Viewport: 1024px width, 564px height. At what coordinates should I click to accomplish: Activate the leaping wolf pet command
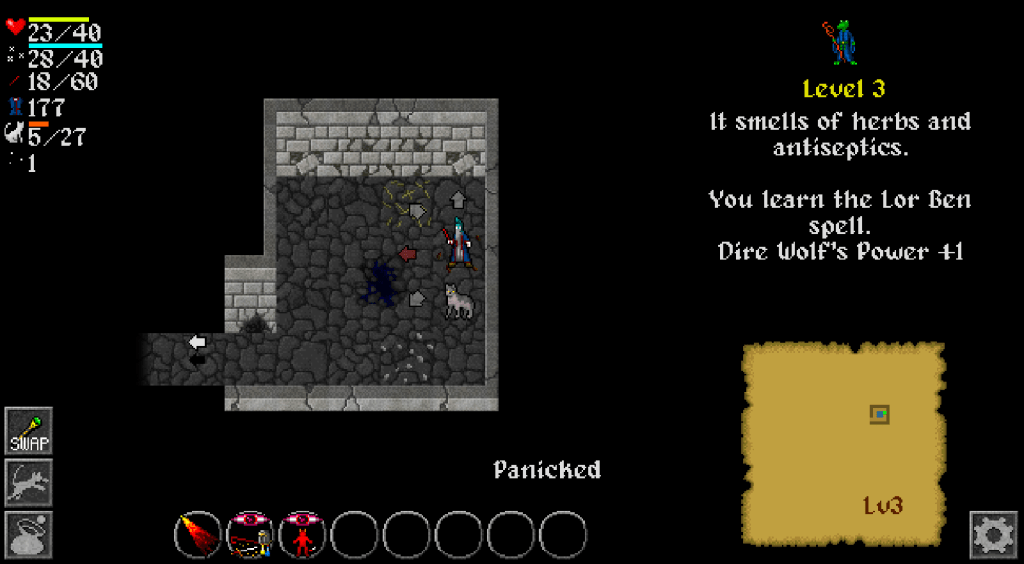(29, 483)
